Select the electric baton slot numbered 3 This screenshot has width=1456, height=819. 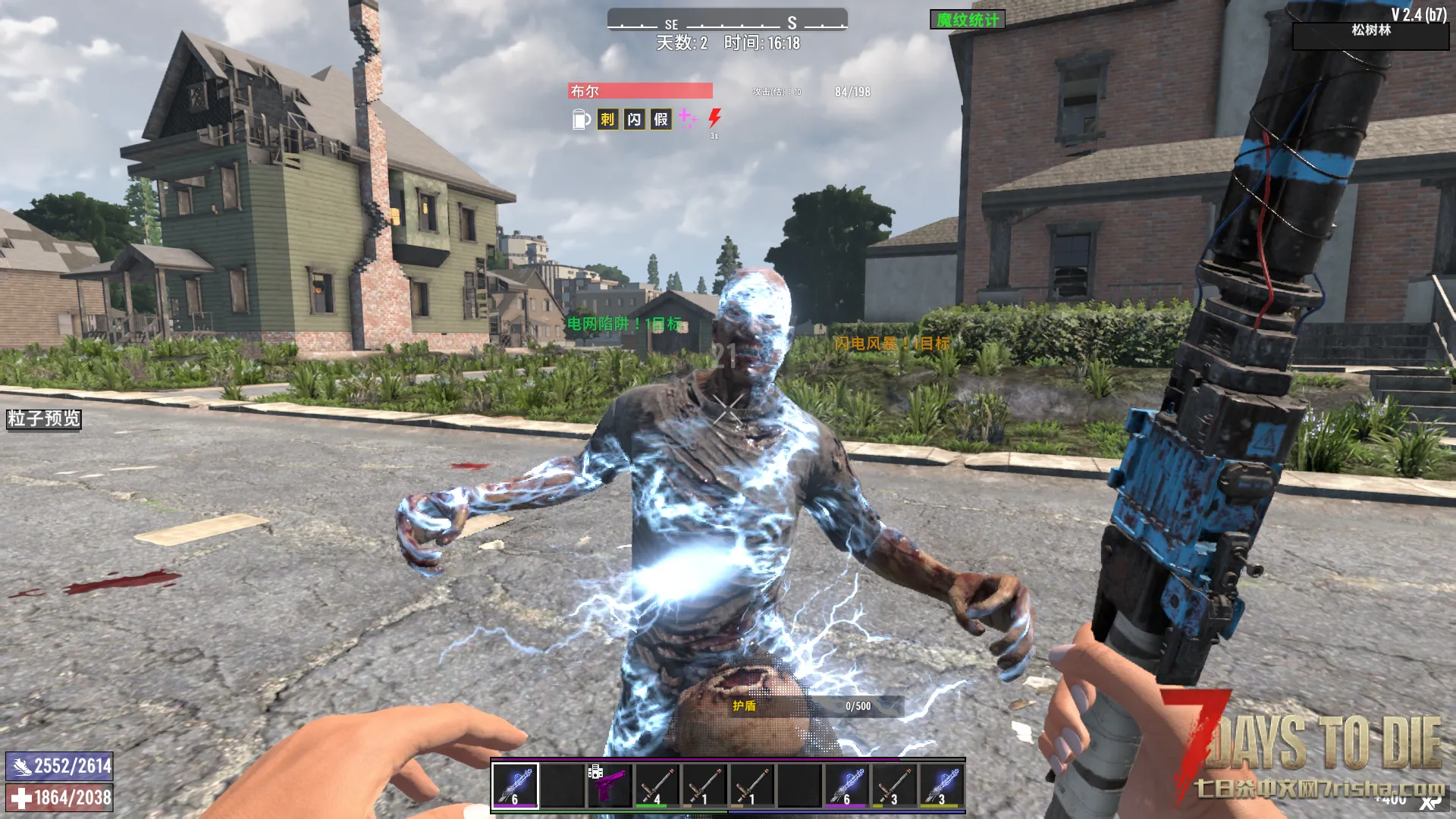pos(941,786)
